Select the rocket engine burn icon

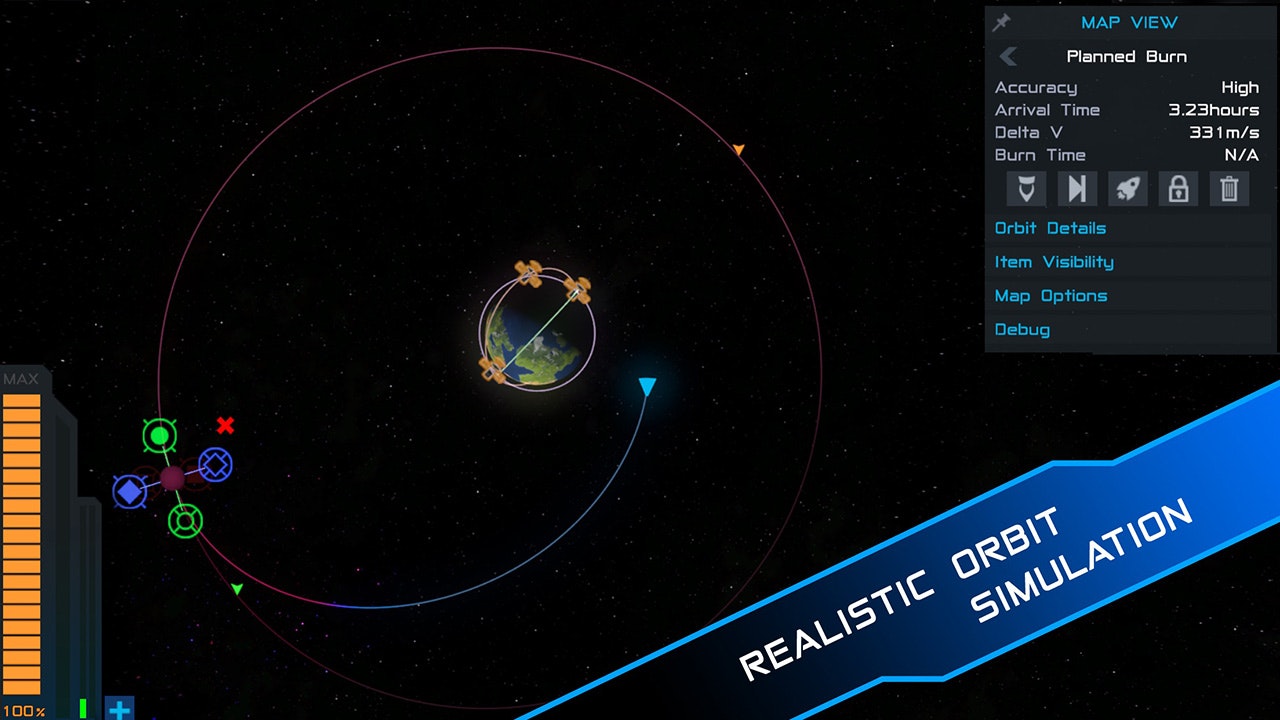click(x=1127, y=189)
